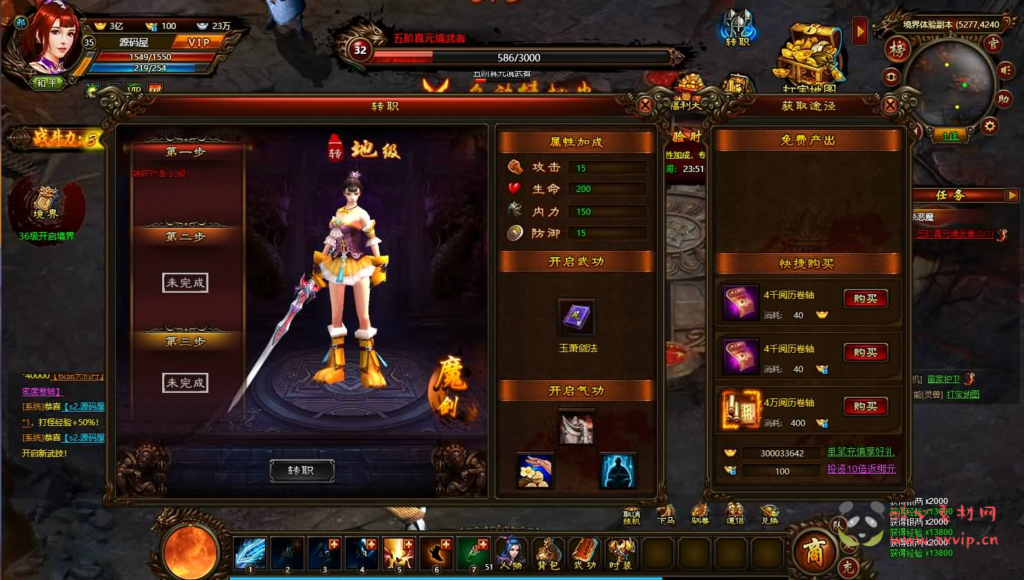Image resolution: width=1024 pixels, height=580 pixels.
Task: Select the VIP badge beside the player name
Action: tap(197, 42)
